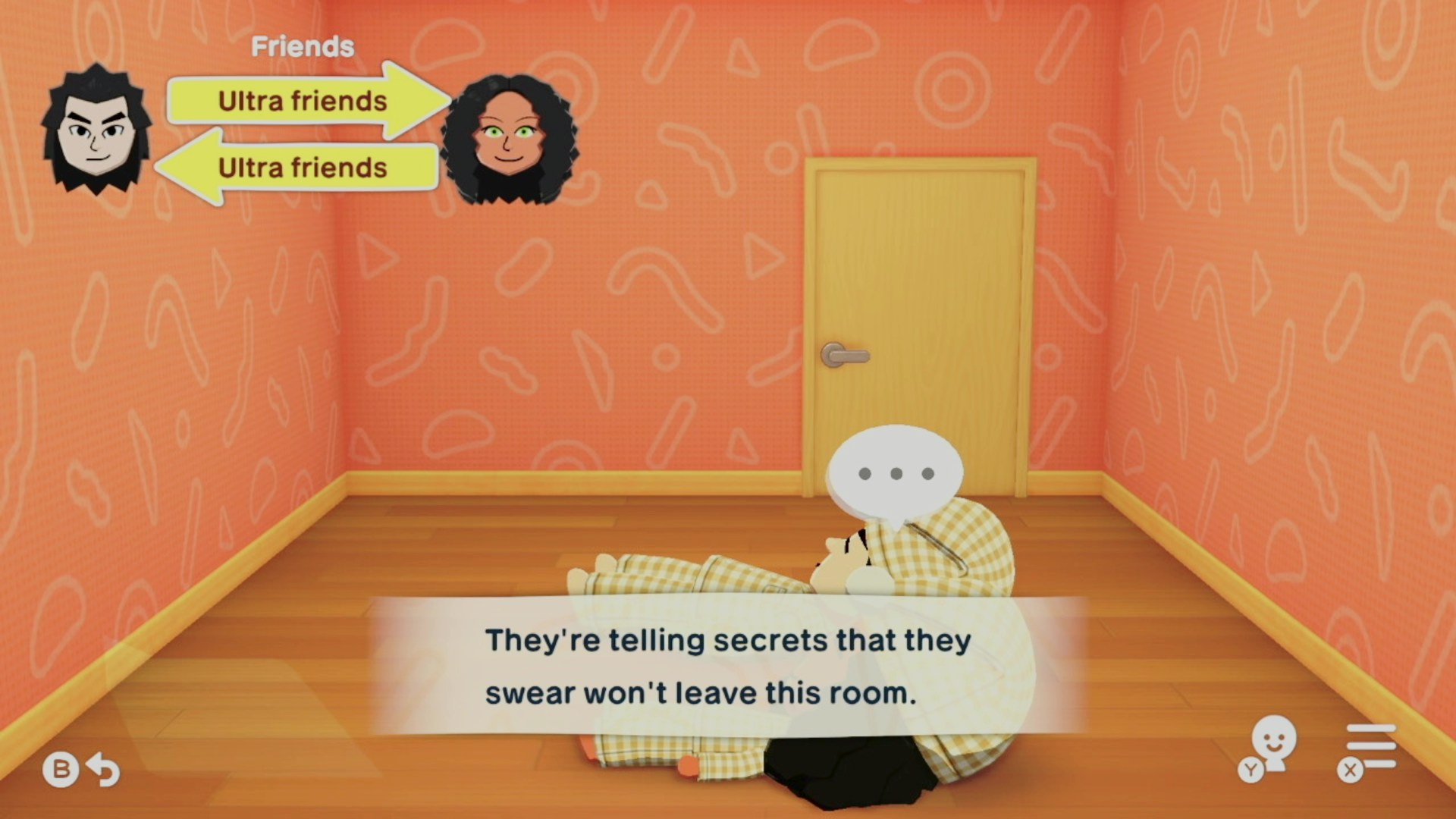Select the spiky black-haired Mii portrait
1456x819 pixels.
pos(96,130)
